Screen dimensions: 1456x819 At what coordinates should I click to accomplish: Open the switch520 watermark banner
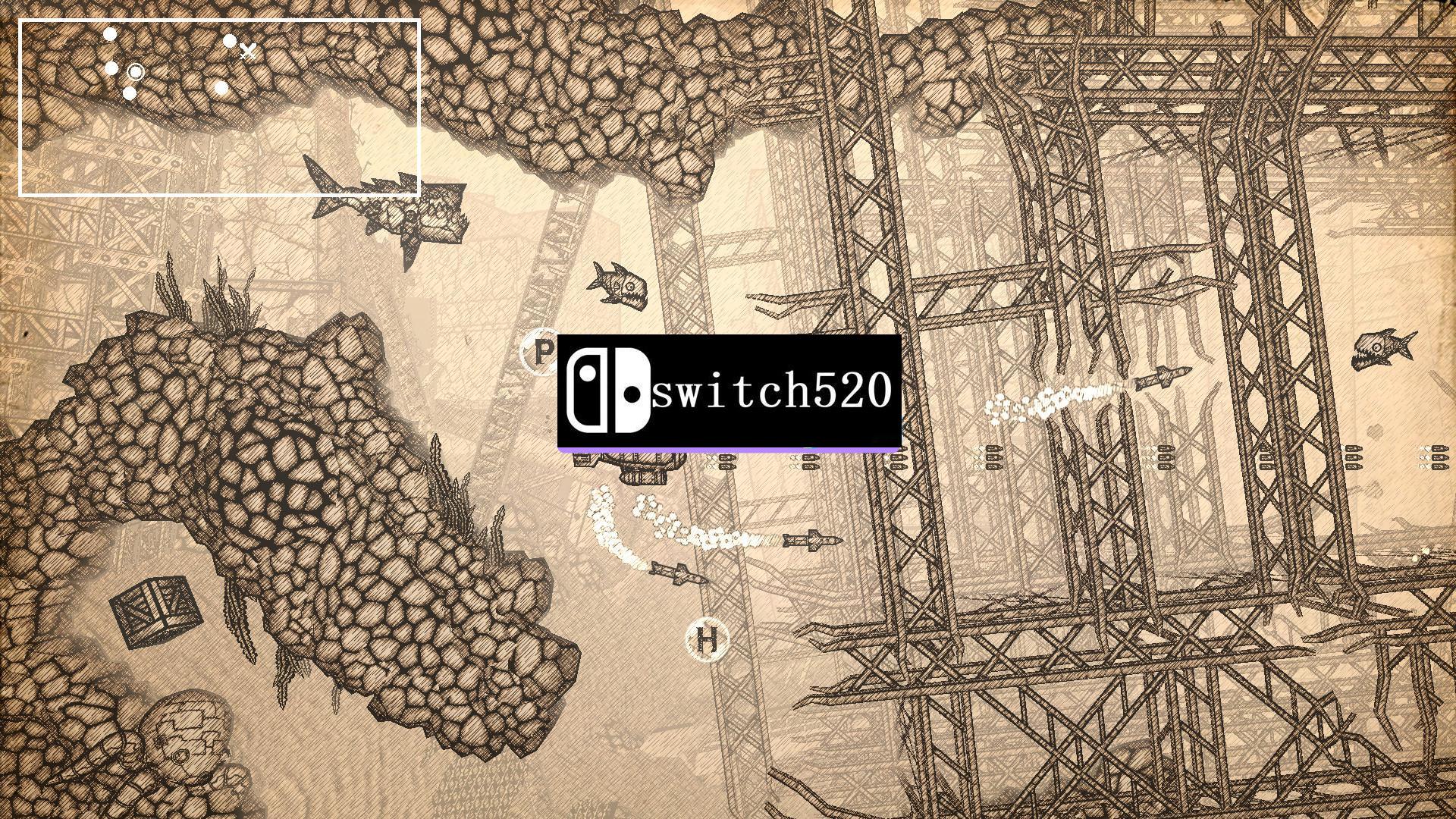[x=728, y=392]
